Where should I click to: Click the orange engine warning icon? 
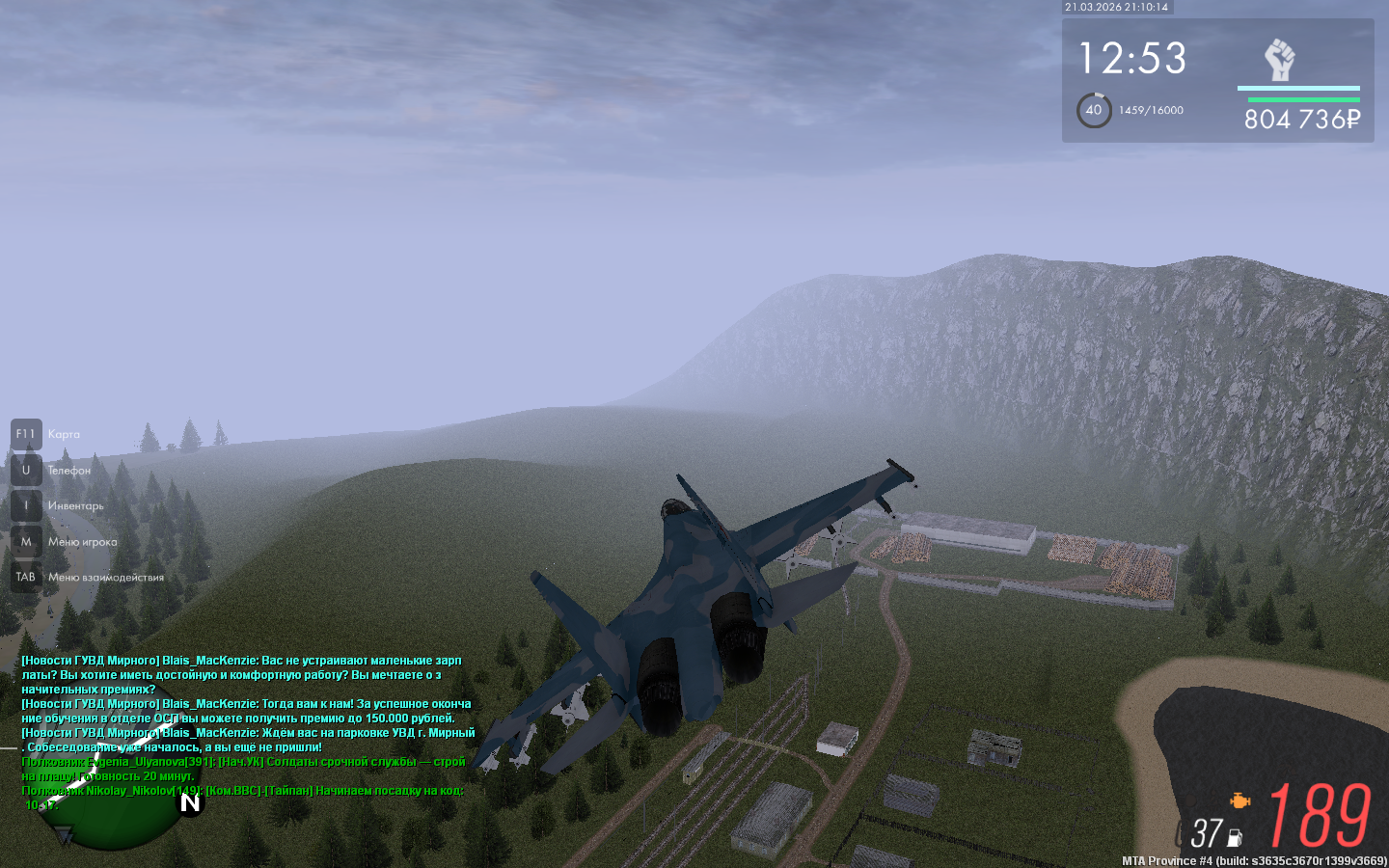(x=1239, y=800)
